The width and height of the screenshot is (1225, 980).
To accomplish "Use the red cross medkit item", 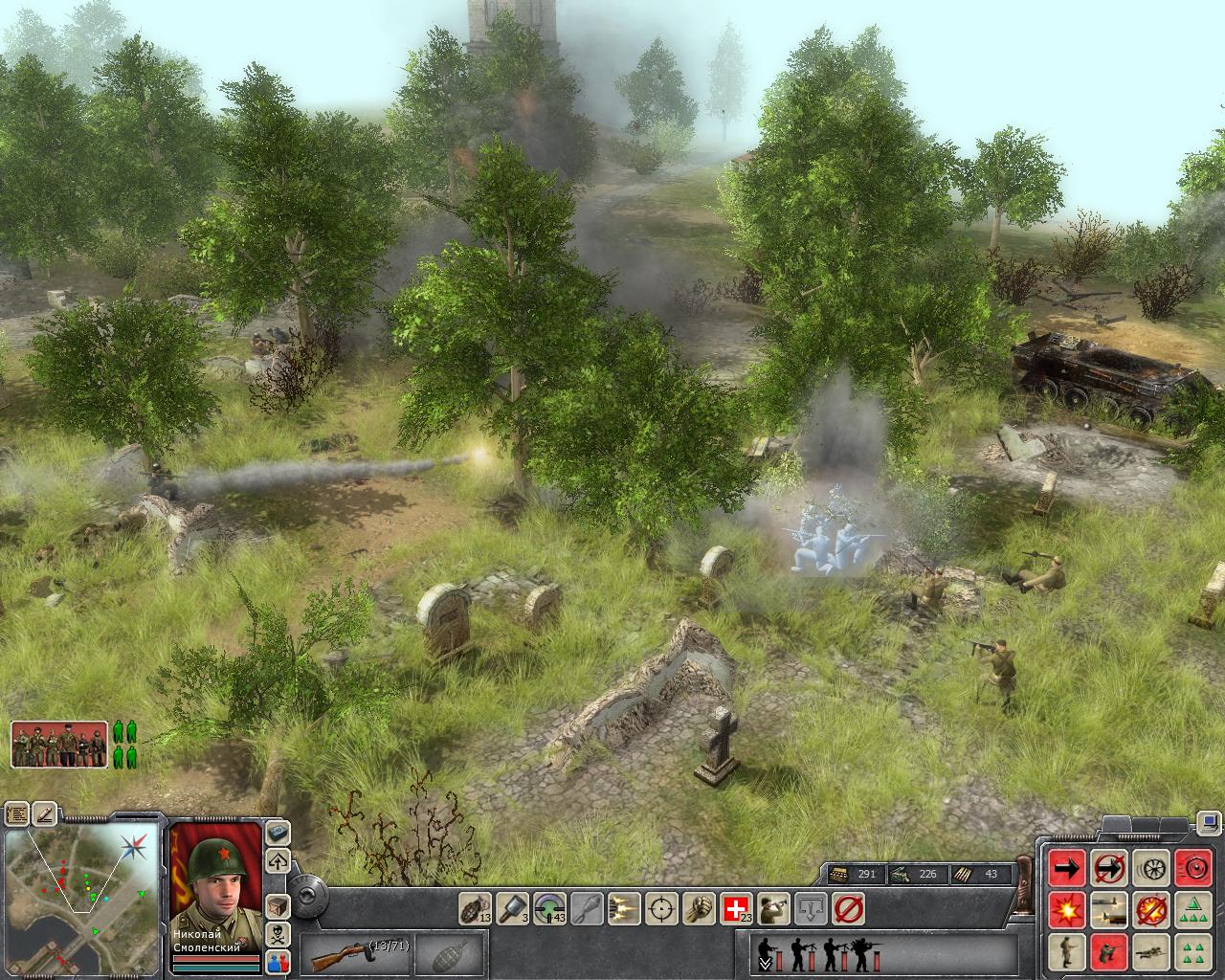I will pos(736,908).
